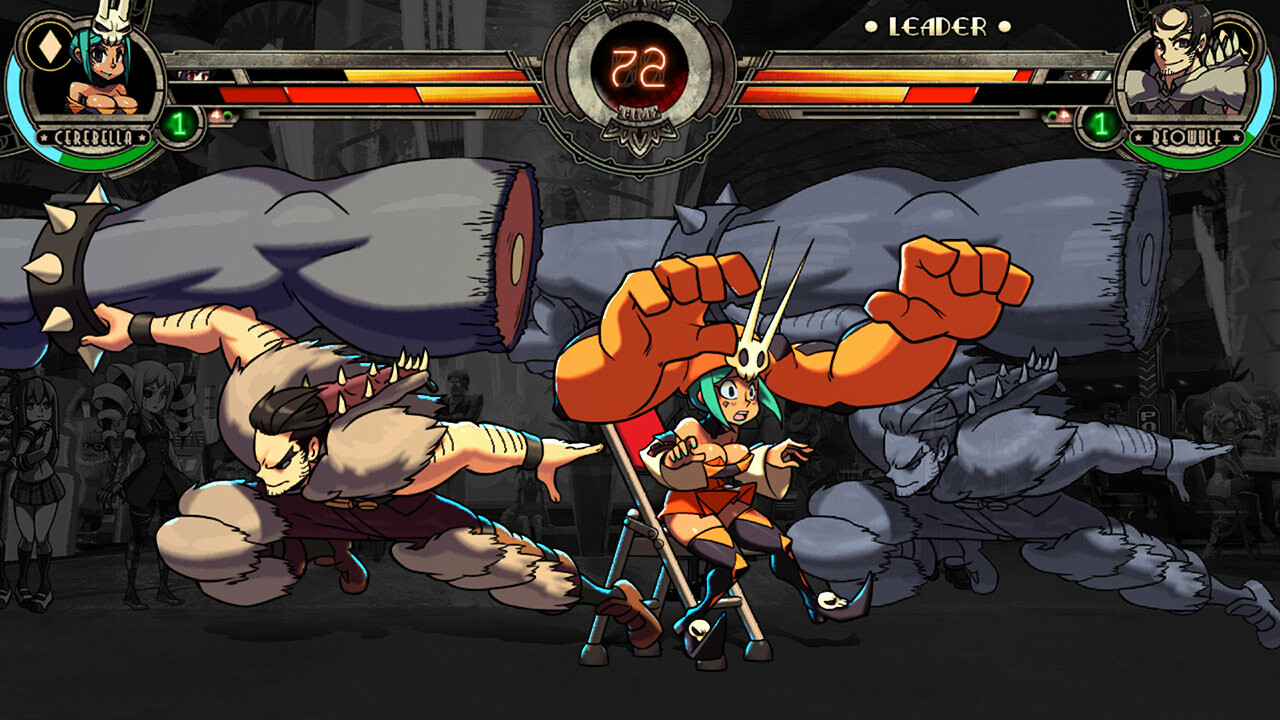Click Beowulf's green win counter showing 1
The width and height of the screenshot is (1280, 720).
point(1100,124)
